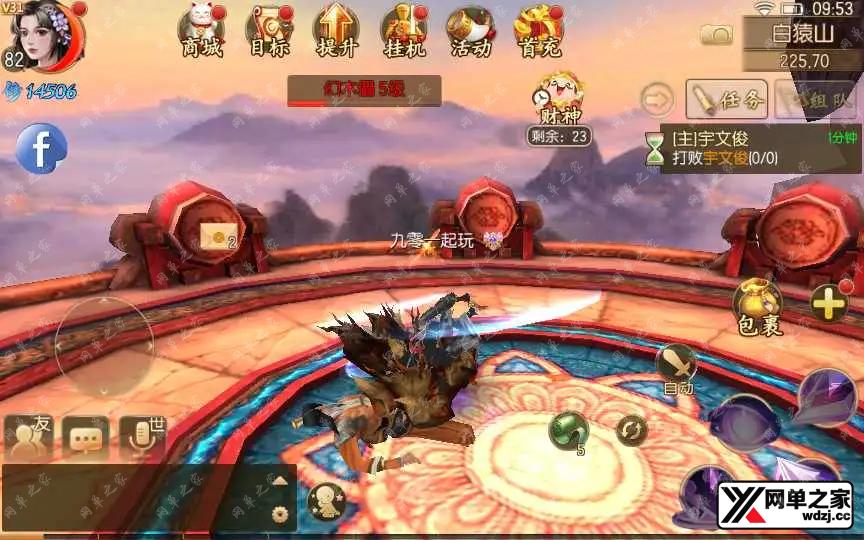This screenshot has height=540, width=864.
Task: Open the 白猿山 map panel
Action: click(802, 45)
